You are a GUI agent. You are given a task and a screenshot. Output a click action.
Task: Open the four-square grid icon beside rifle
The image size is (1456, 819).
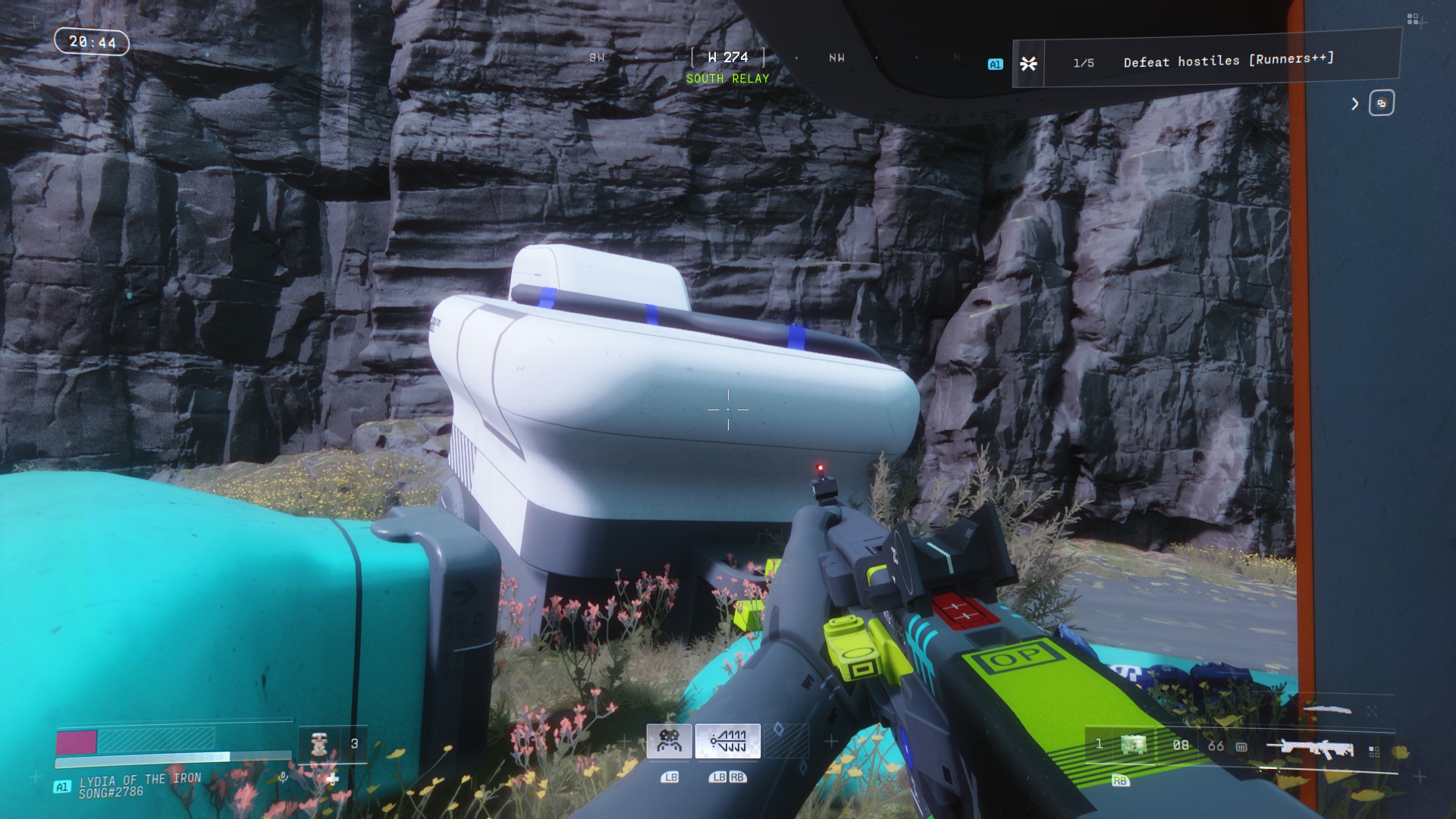point(1373,751)
